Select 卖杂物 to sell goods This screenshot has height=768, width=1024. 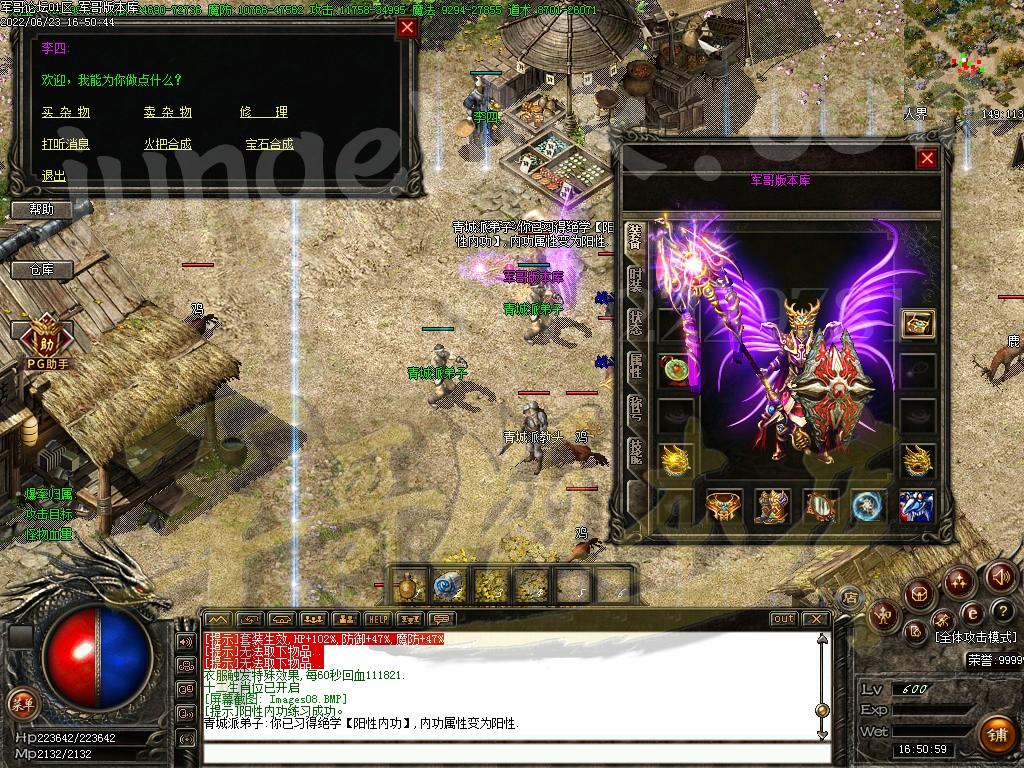click(167, 113)
